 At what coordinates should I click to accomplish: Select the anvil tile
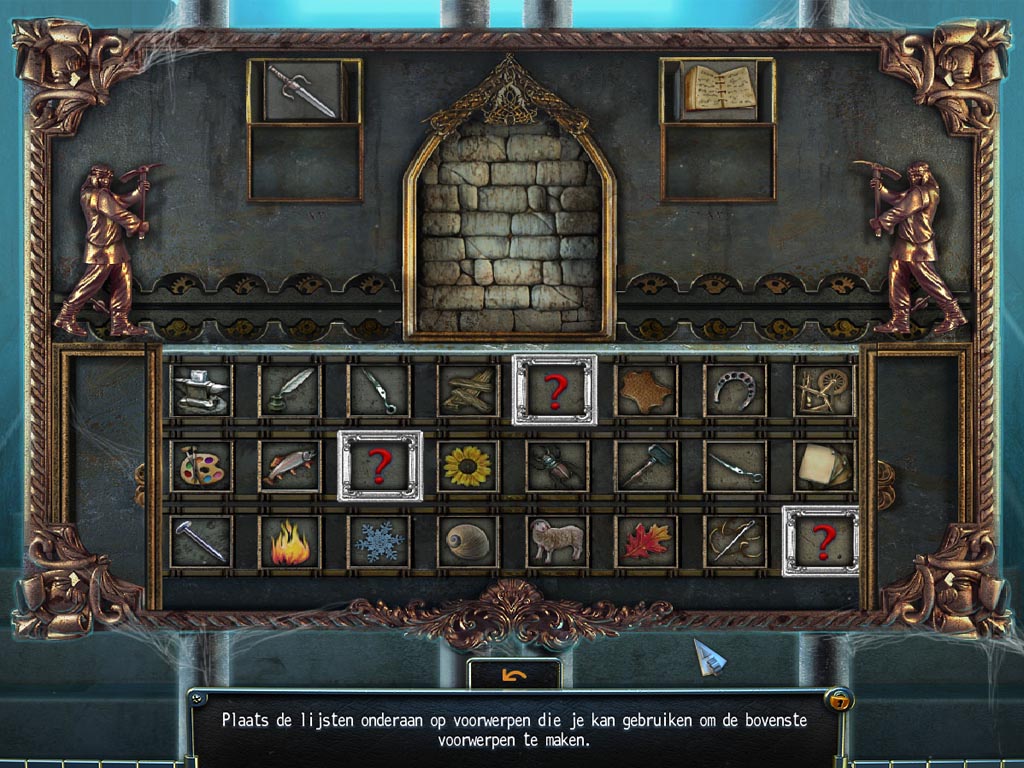point(200,390)
